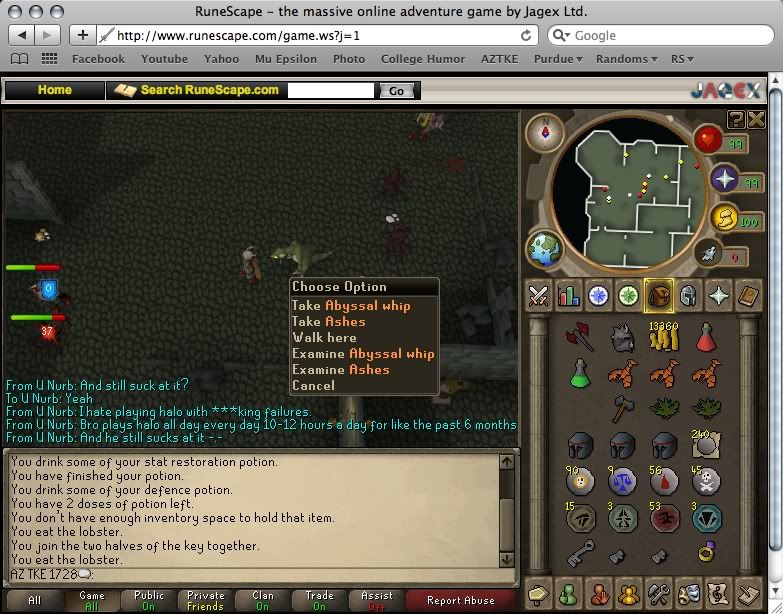Viewport: 783px width, 614px height.
Task: Open the worn equipment helmet tab
Action: [x=688, y=295]
